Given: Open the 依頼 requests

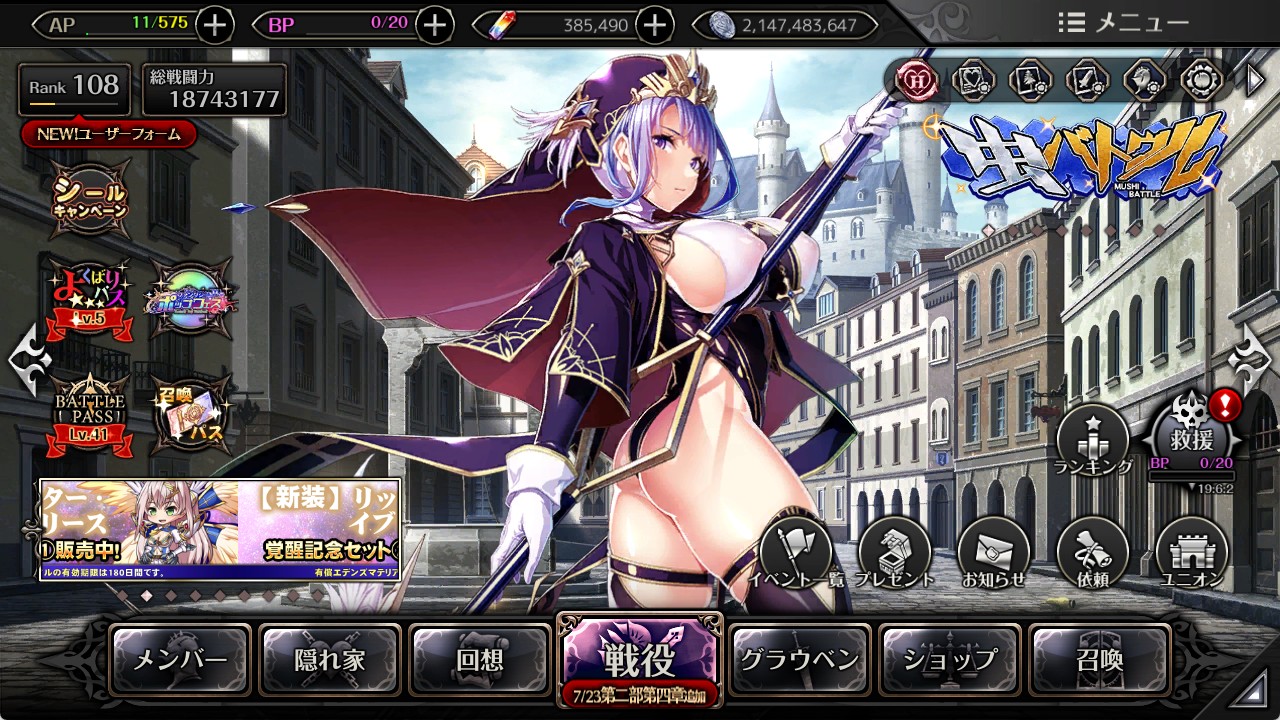Looking at the screenshot, I should [1093, 553].
